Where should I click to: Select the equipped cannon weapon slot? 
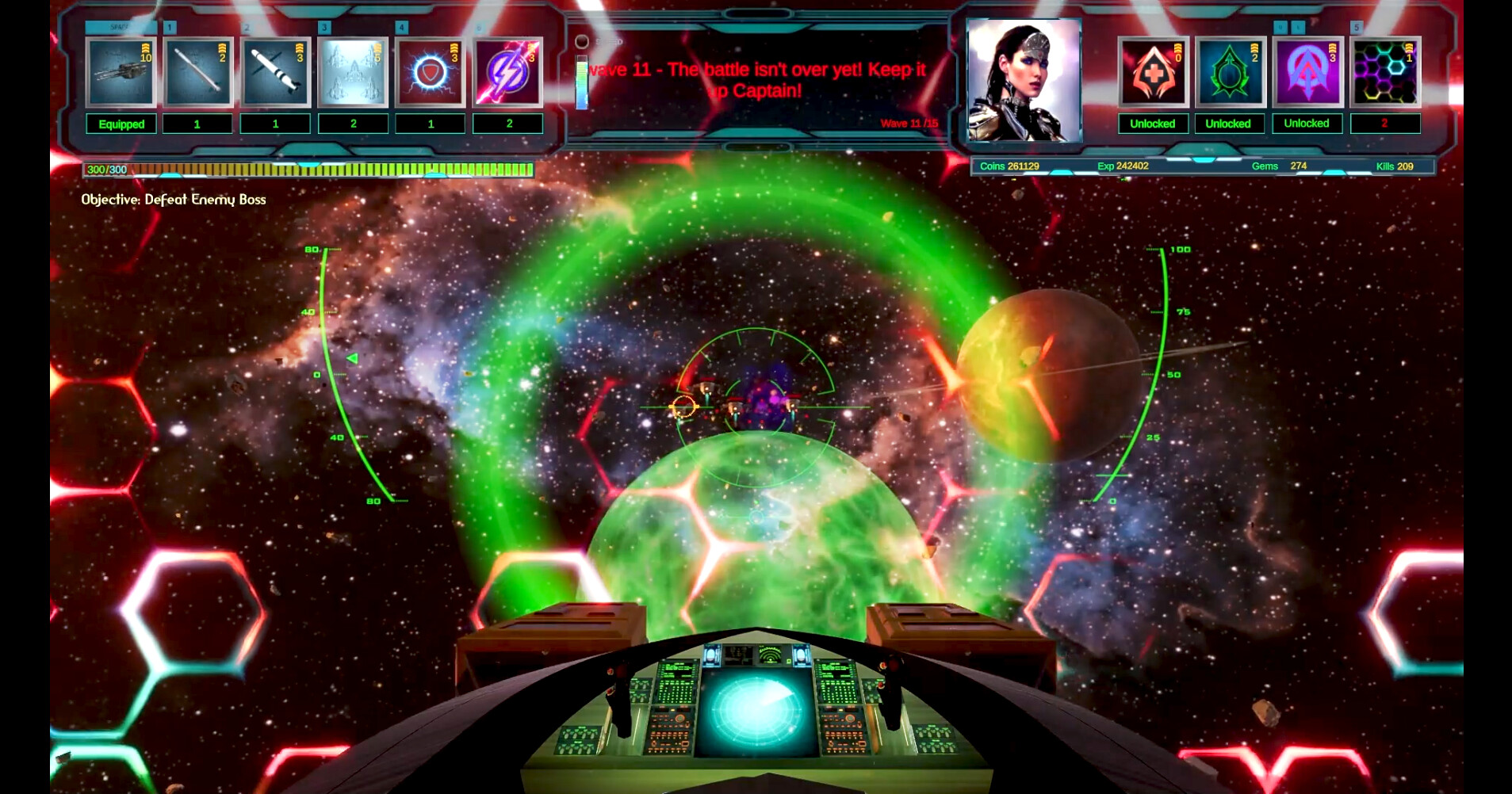(121, 73)
